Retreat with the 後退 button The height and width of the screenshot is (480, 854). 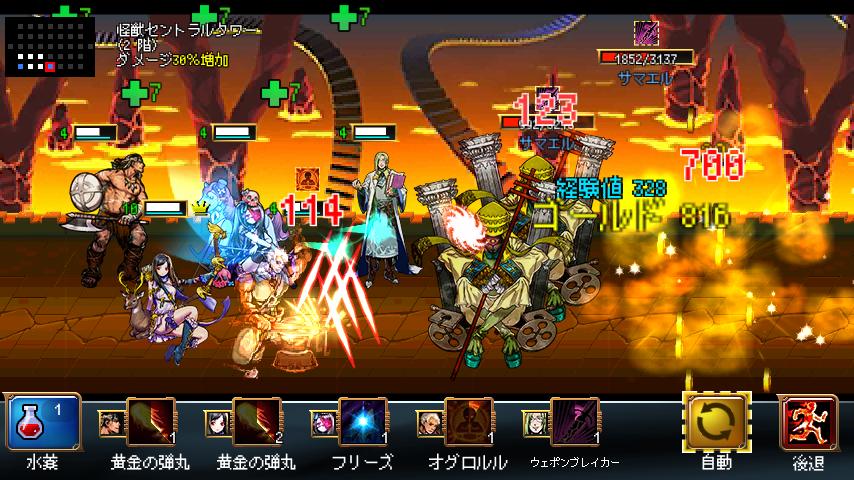[807, 423]
